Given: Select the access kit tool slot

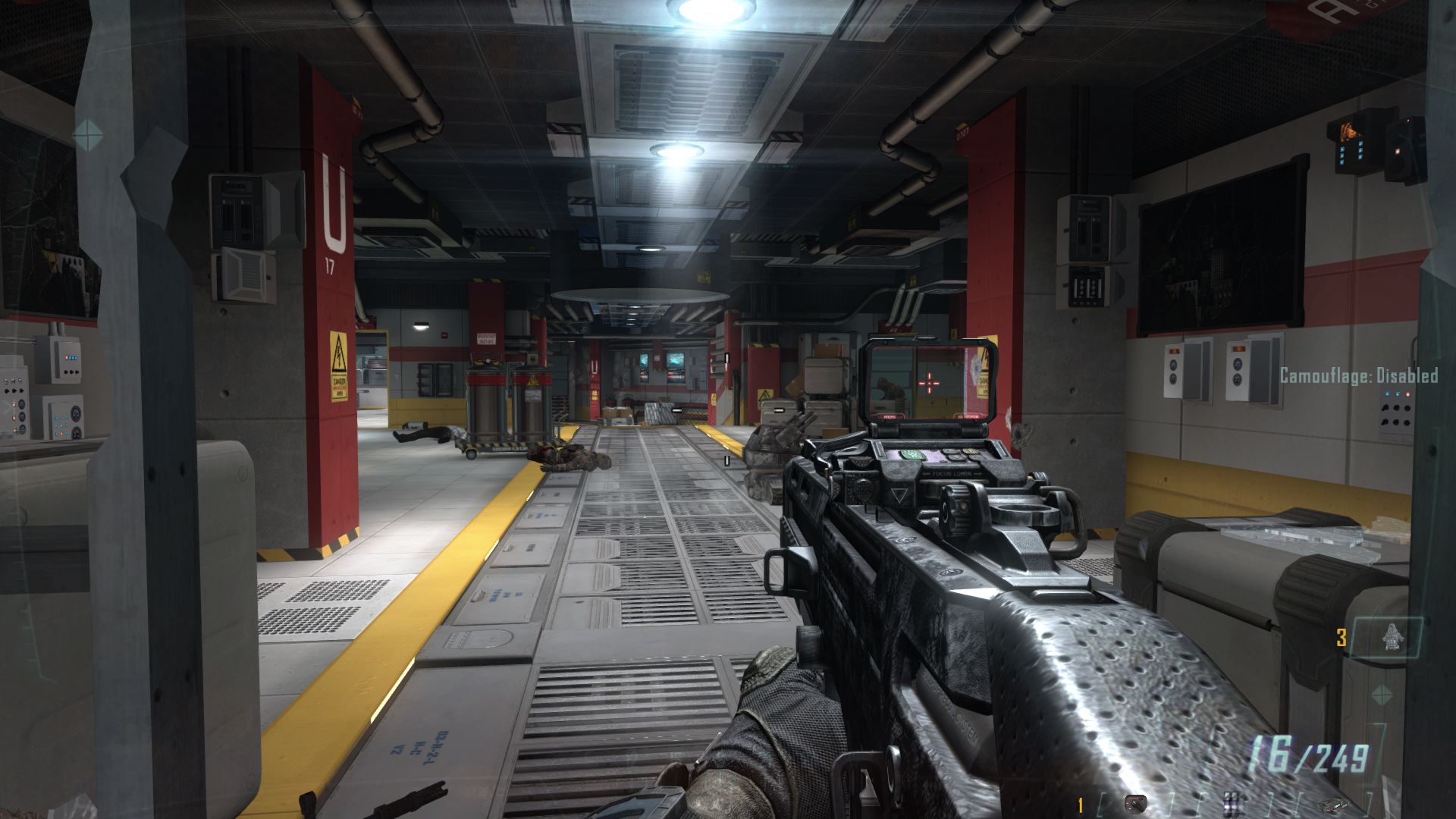Looking at the screenshot, I should pos(1135,803).
